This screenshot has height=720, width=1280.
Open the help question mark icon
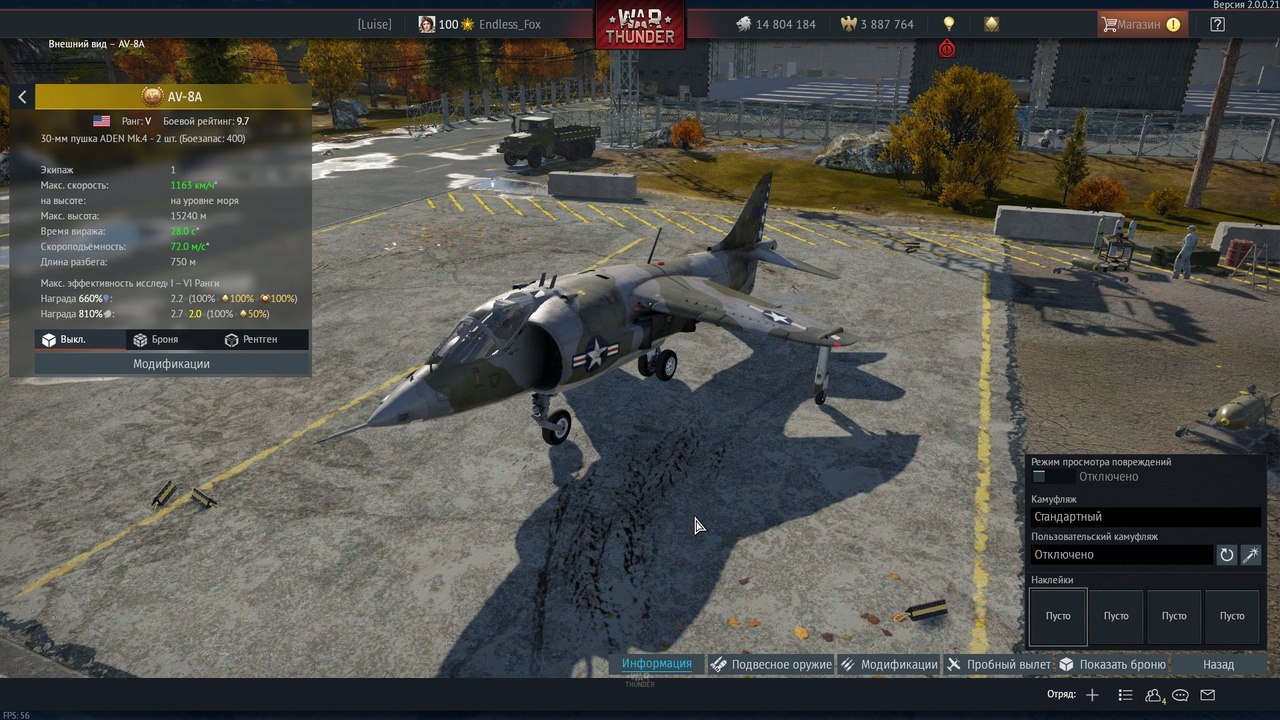pyautogui.click(x=1217, y=24)
